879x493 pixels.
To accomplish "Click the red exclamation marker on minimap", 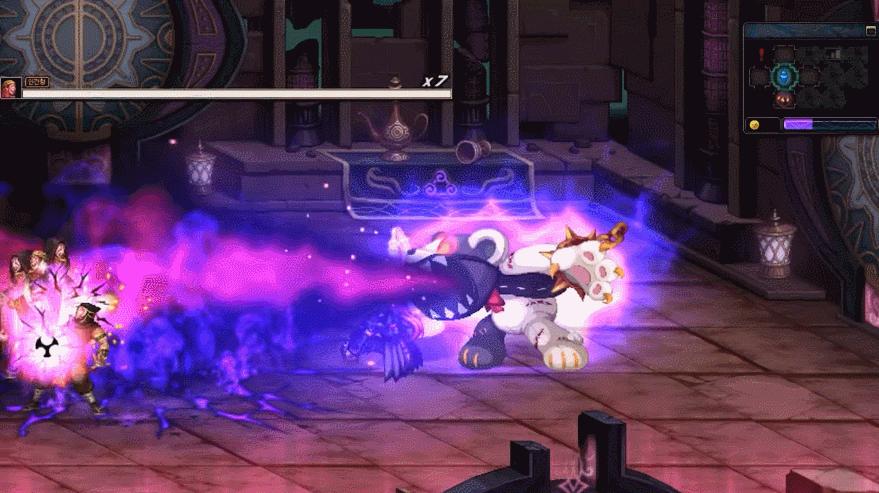I will pos(761,53).
